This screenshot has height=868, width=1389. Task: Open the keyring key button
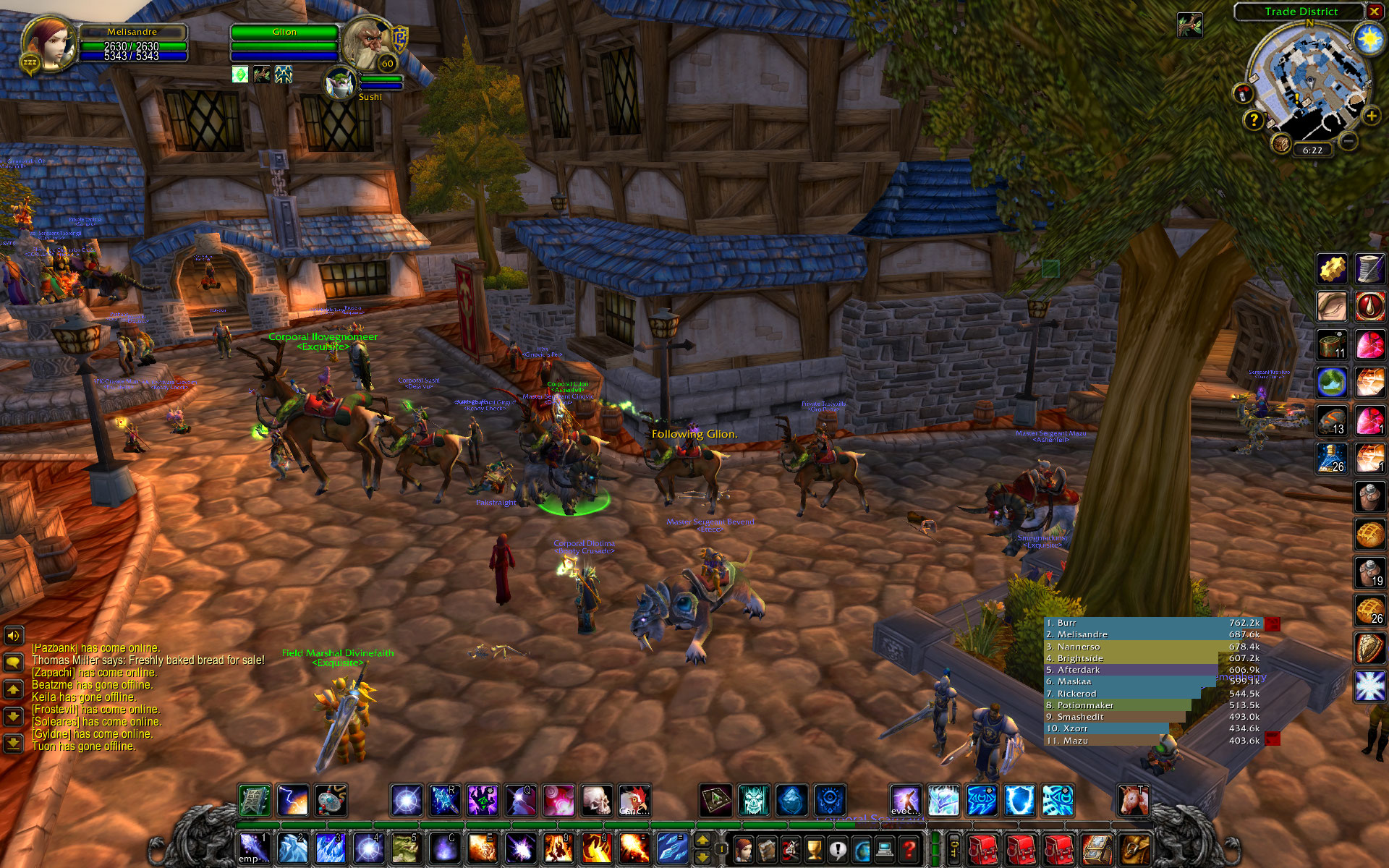[x=954, y=848]
